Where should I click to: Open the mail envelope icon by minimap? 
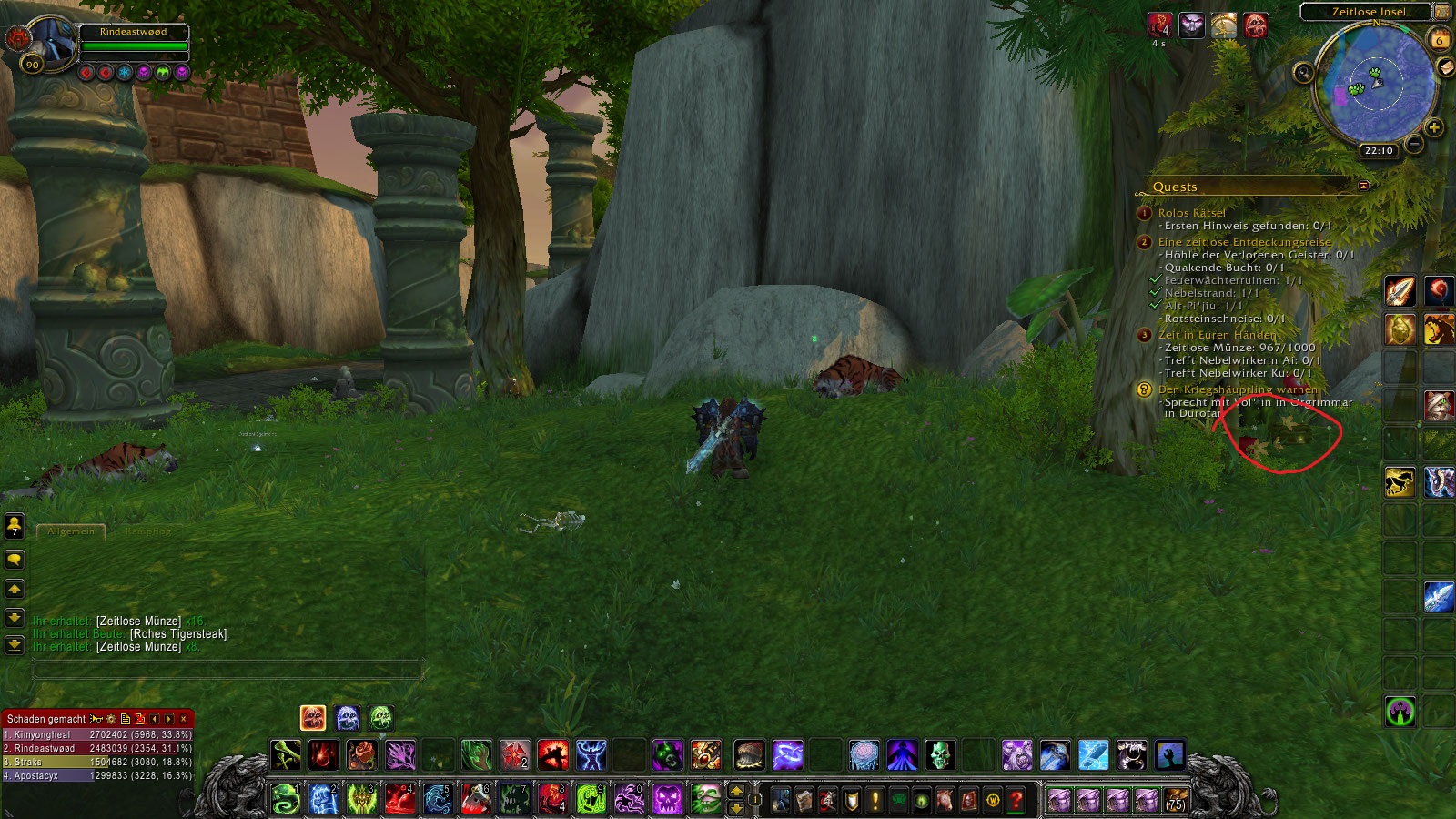pyautogui.click(x=1446, y=68)
